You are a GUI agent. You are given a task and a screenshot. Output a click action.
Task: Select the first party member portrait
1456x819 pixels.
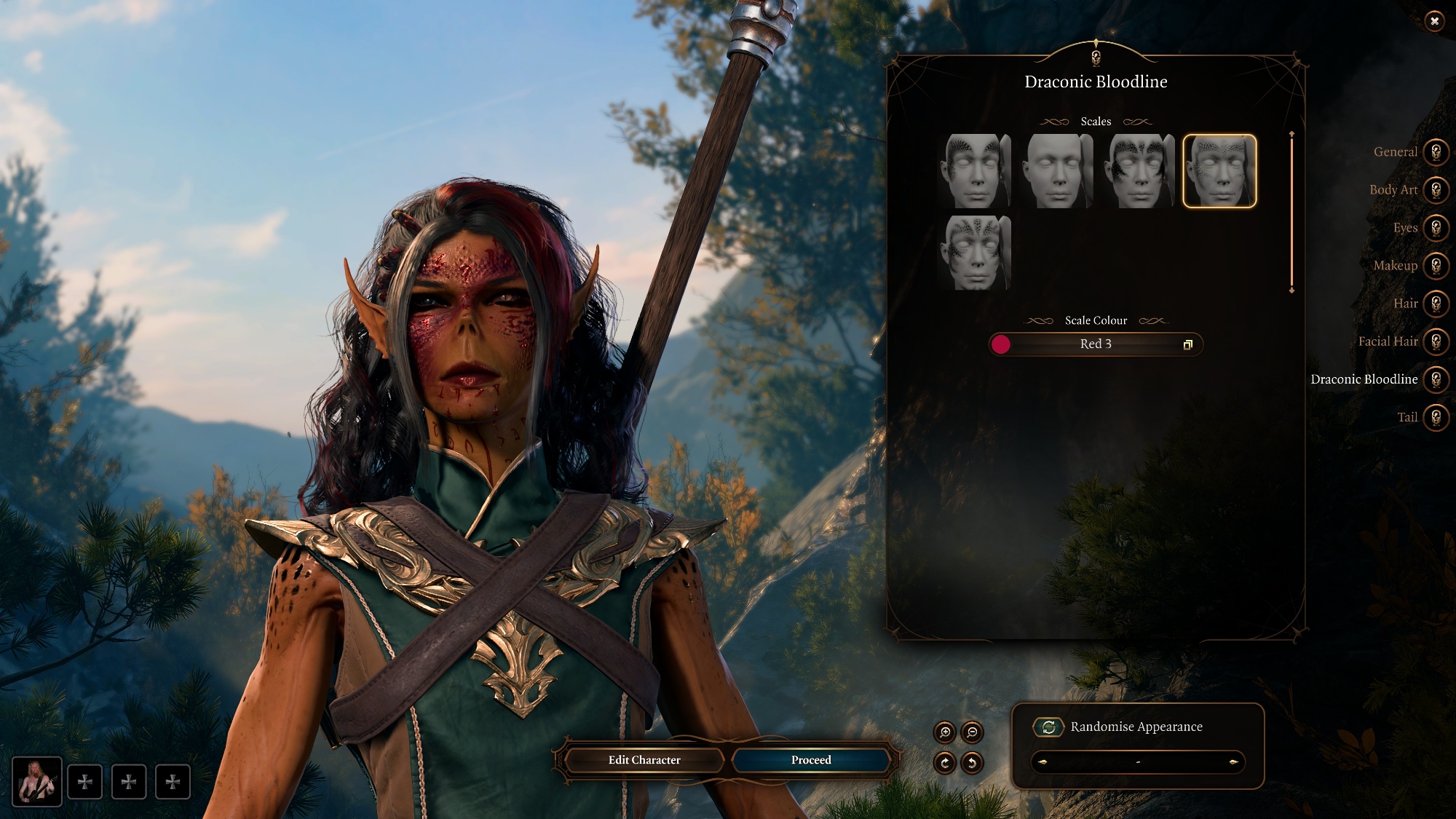tap(36, 781)
